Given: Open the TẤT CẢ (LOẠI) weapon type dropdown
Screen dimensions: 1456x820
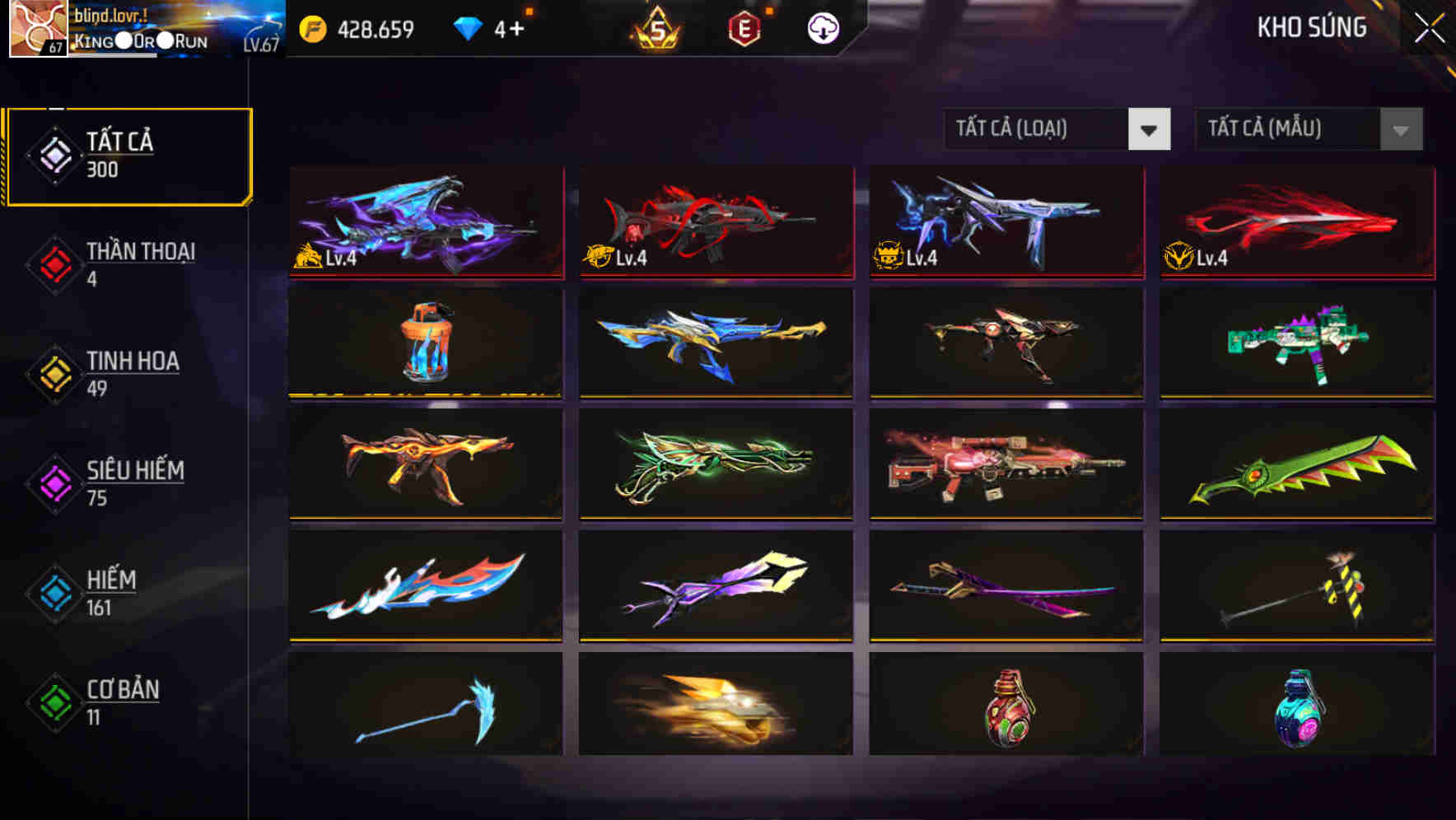Looking at the screenshot, I should click(x=1057, y=129).
